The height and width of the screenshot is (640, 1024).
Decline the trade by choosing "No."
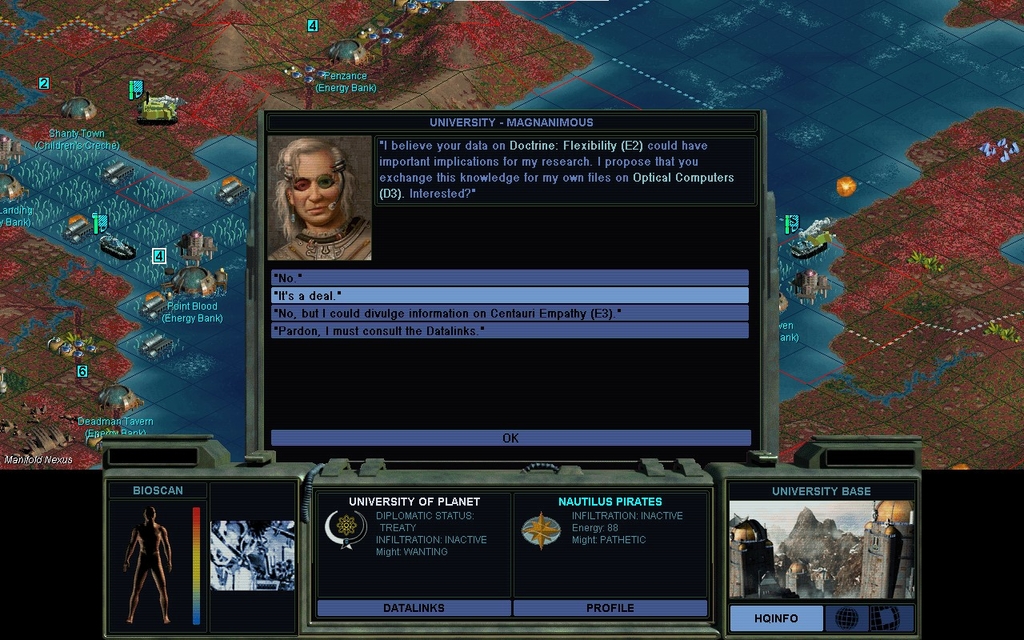[509, 278]
